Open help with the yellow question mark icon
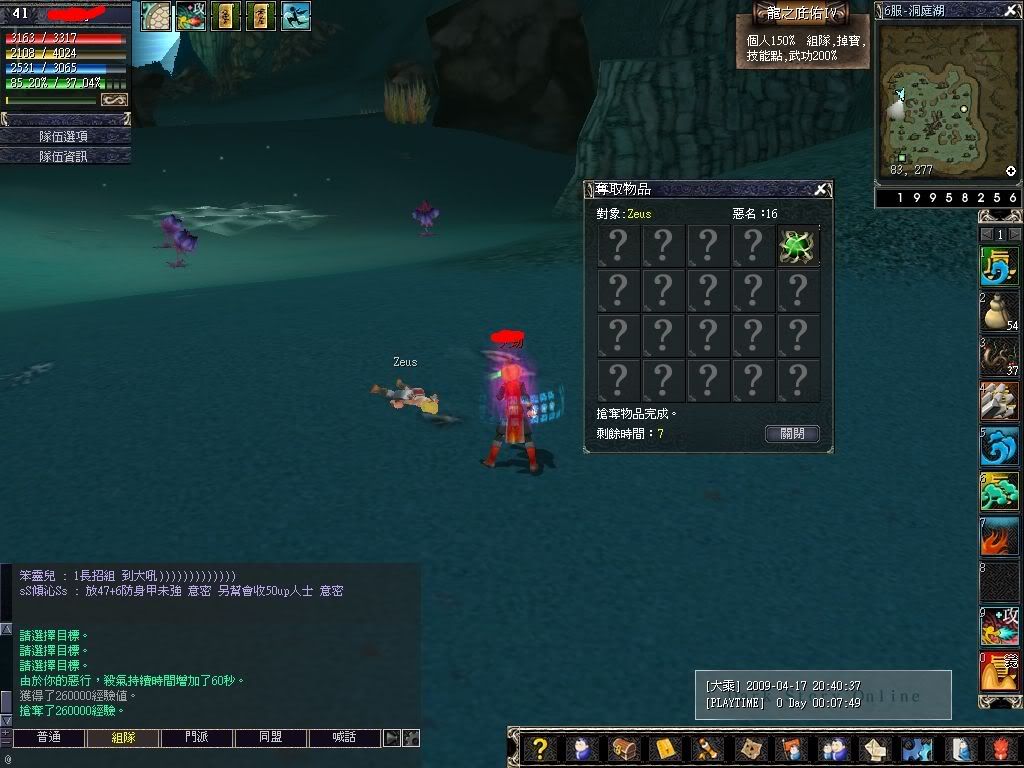The width and height of the screenshot is (1024, 768). pyautogui.click(x=540, y=749)
